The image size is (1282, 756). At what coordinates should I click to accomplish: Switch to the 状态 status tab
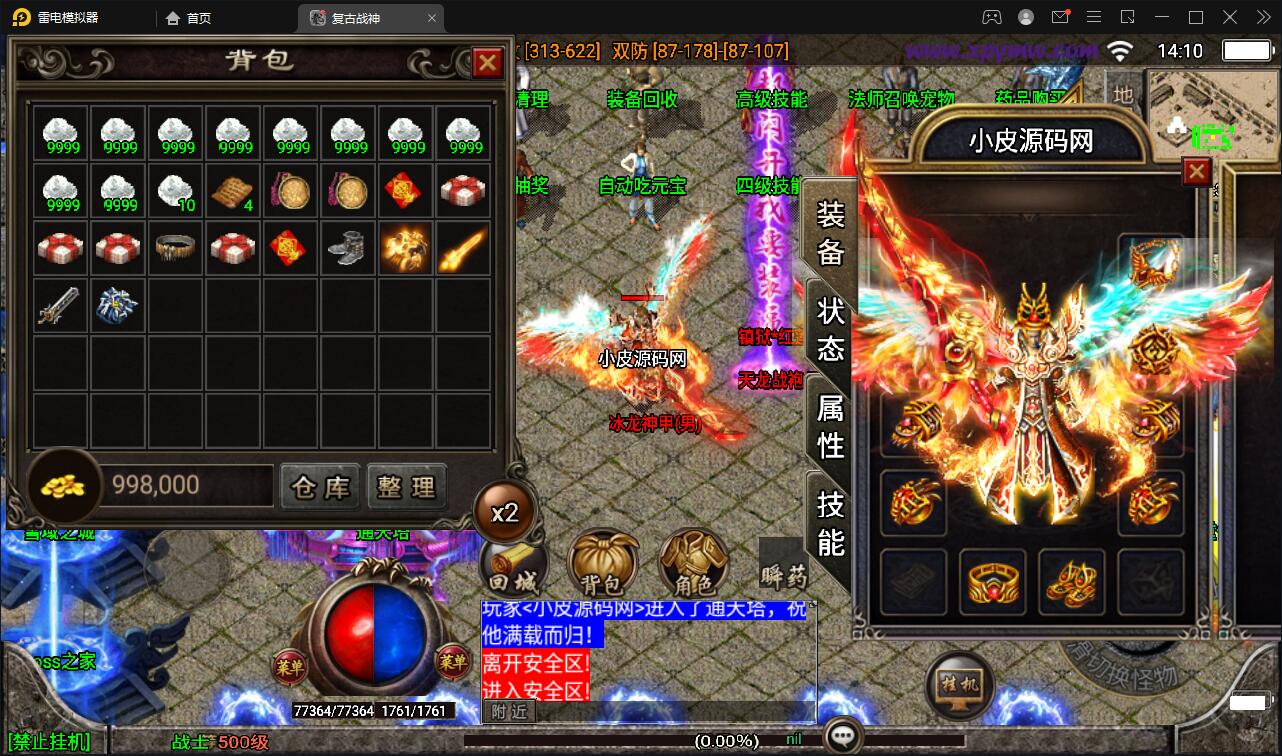pyautogui.click(x=831, y=329)
